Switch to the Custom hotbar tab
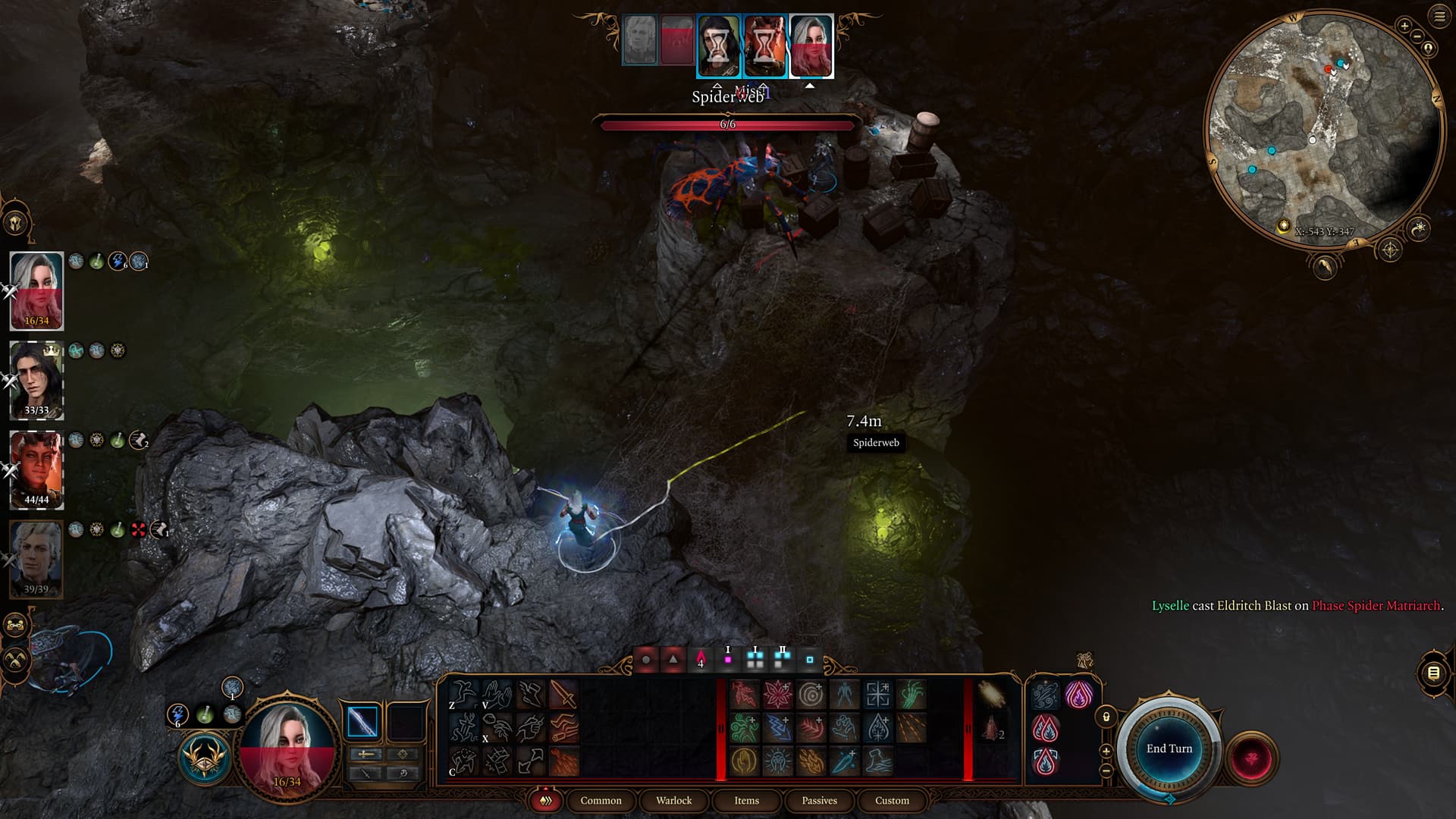Image resolution: width=1456 pixels, height=819 pixels. click(892, 800)
